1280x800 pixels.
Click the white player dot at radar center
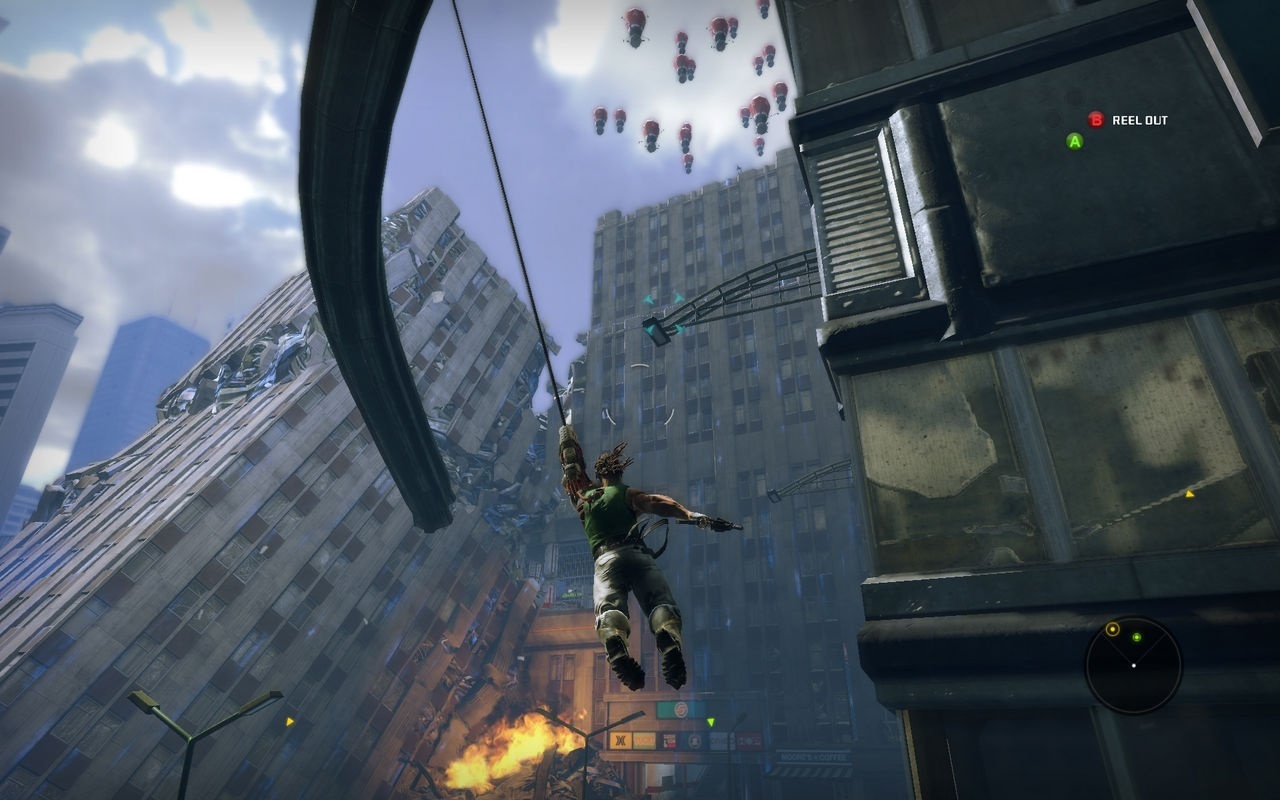coord(1134,665)
